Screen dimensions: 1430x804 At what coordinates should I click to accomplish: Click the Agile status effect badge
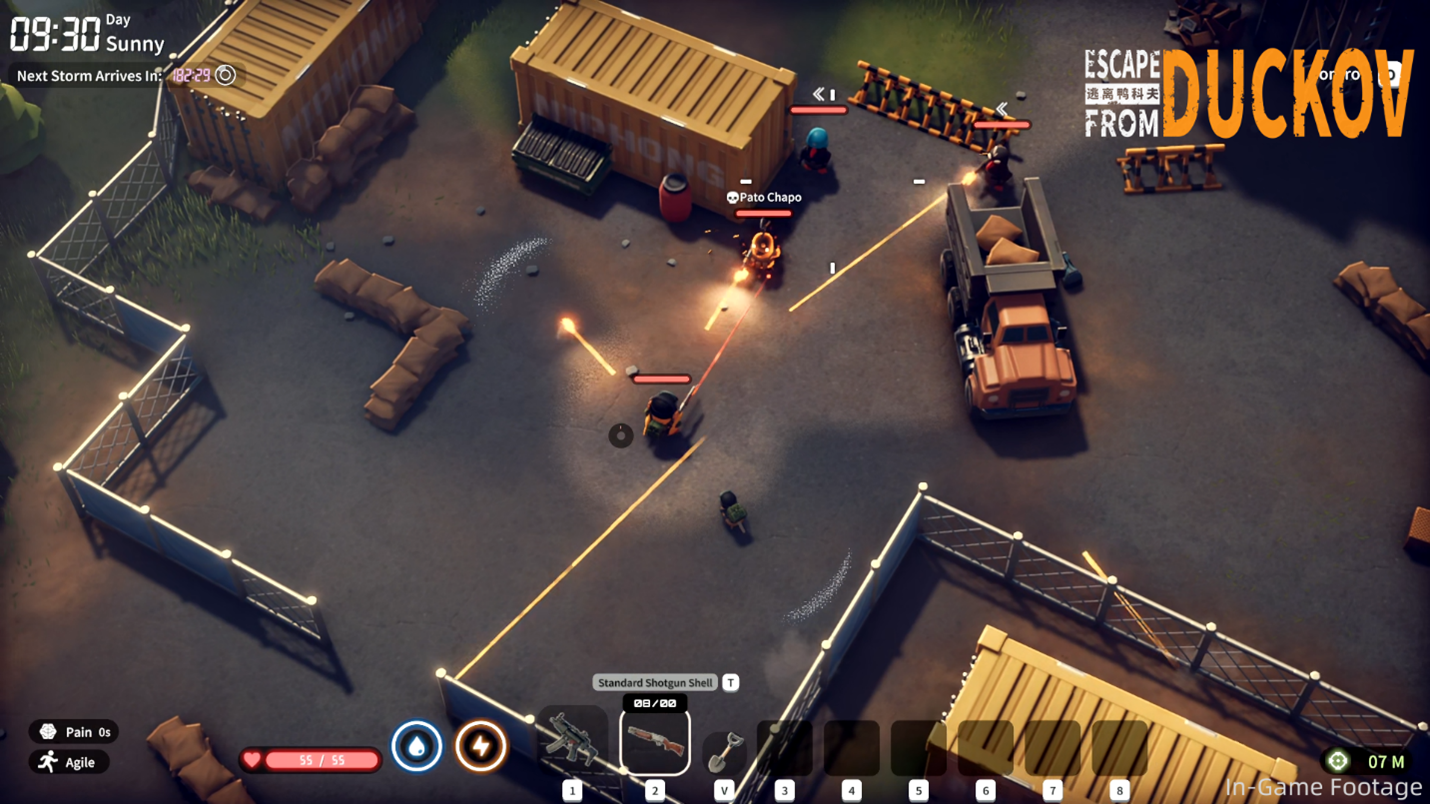[x=68, y=762]
